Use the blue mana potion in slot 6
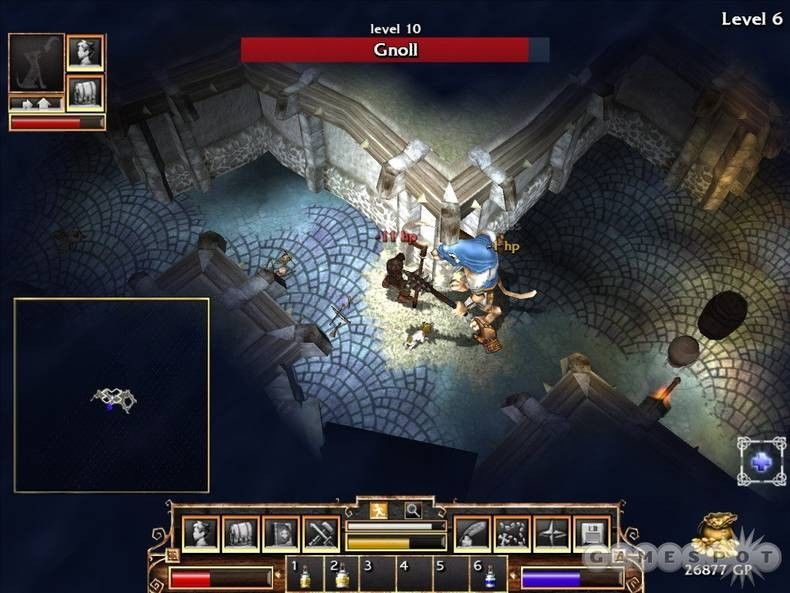790x593 pixels. point(489,576)
